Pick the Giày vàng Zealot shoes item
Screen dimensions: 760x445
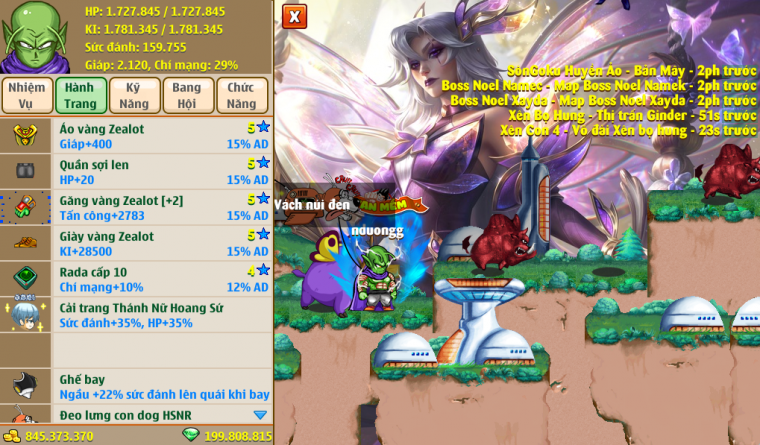(x=160, y=244)
